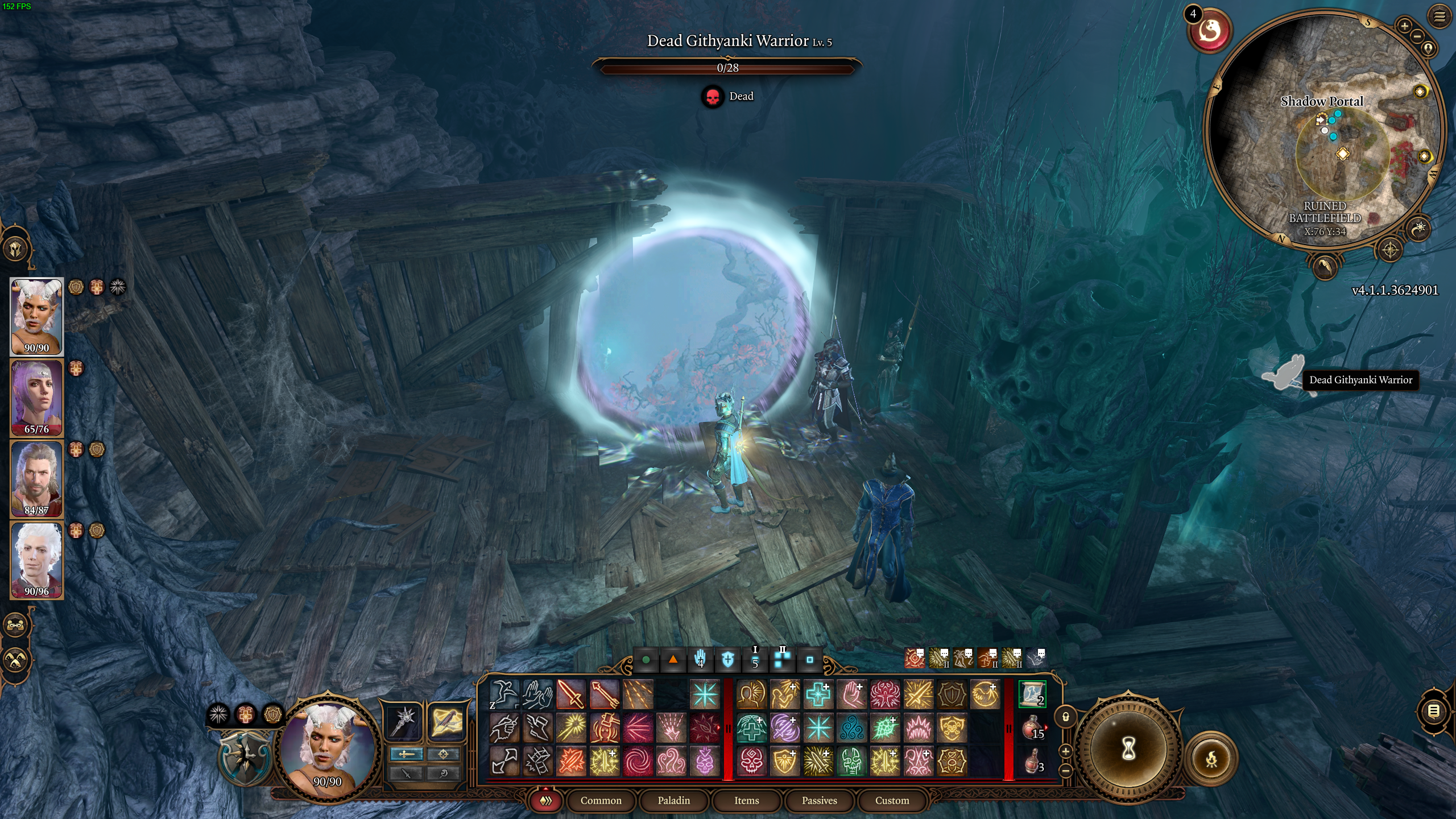Screen dimensions: 1456x819
Task: Show the Passives hotbar tab
Action: [x=819, y=800]
